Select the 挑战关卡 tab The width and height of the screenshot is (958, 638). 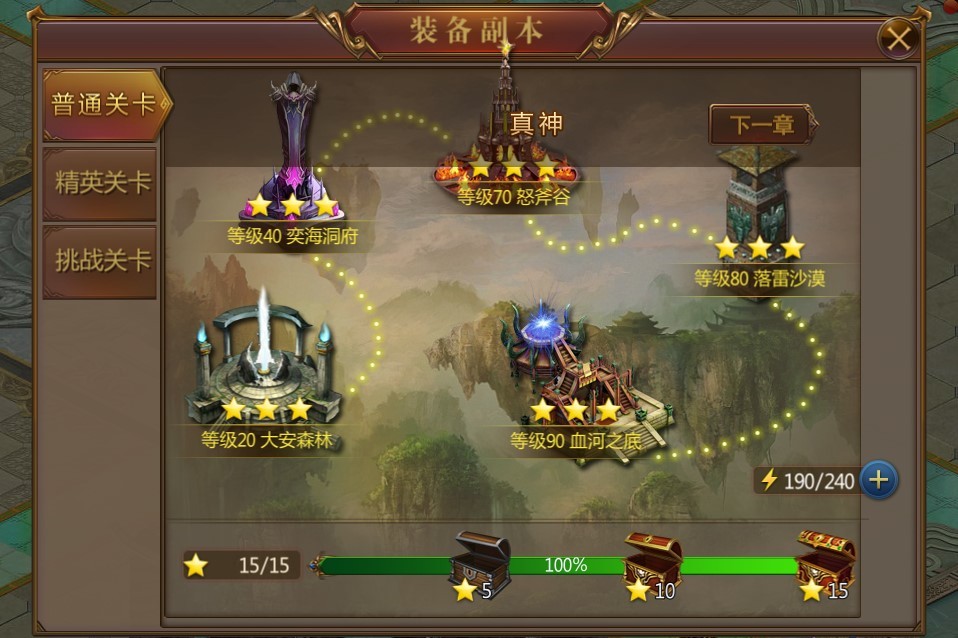(x=102, y=260)
